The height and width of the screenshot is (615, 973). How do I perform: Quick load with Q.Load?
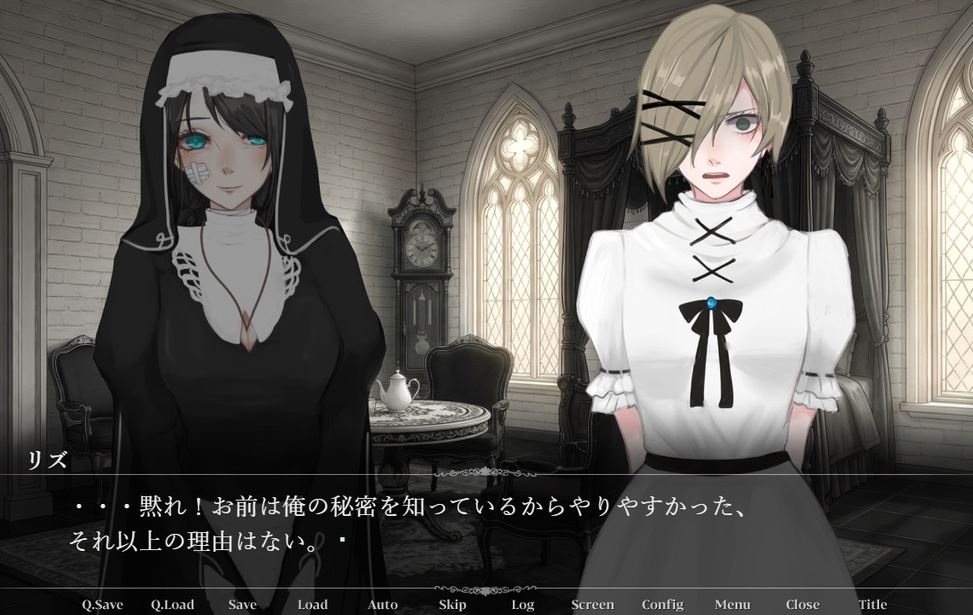[x=173, y=604]
